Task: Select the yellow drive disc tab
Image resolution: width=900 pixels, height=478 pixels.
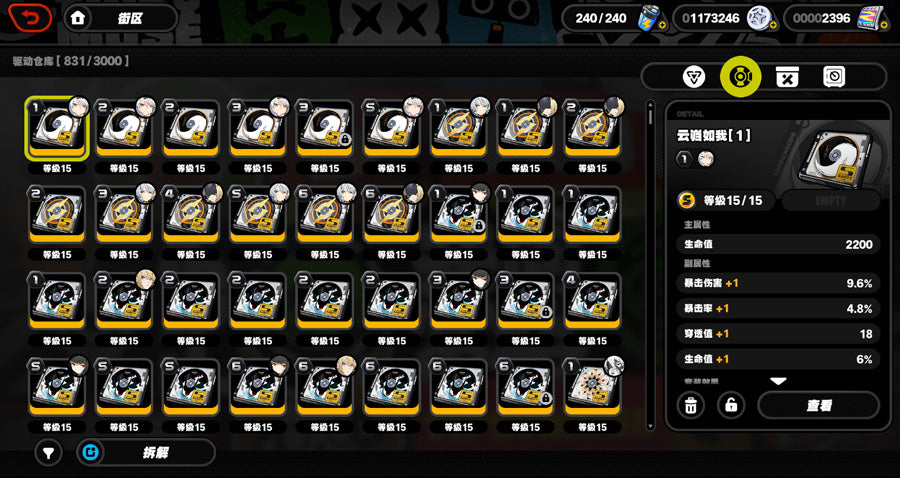Action: (741, 77)
